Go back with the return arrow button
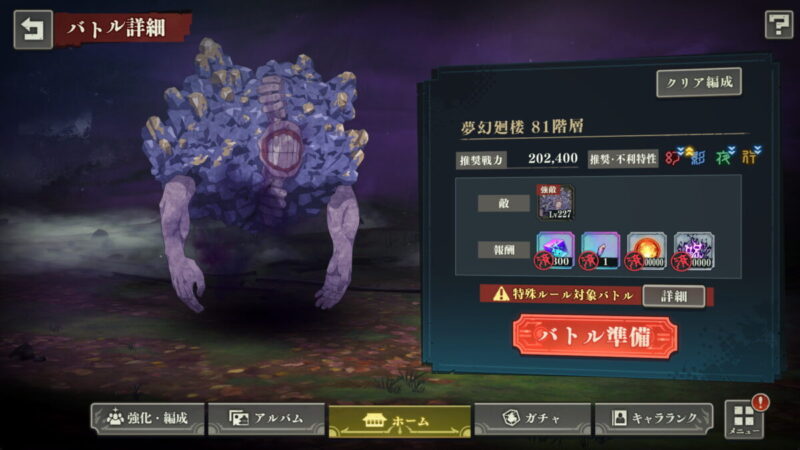Viewport: 800px width, 450px height. click(32, 29)
